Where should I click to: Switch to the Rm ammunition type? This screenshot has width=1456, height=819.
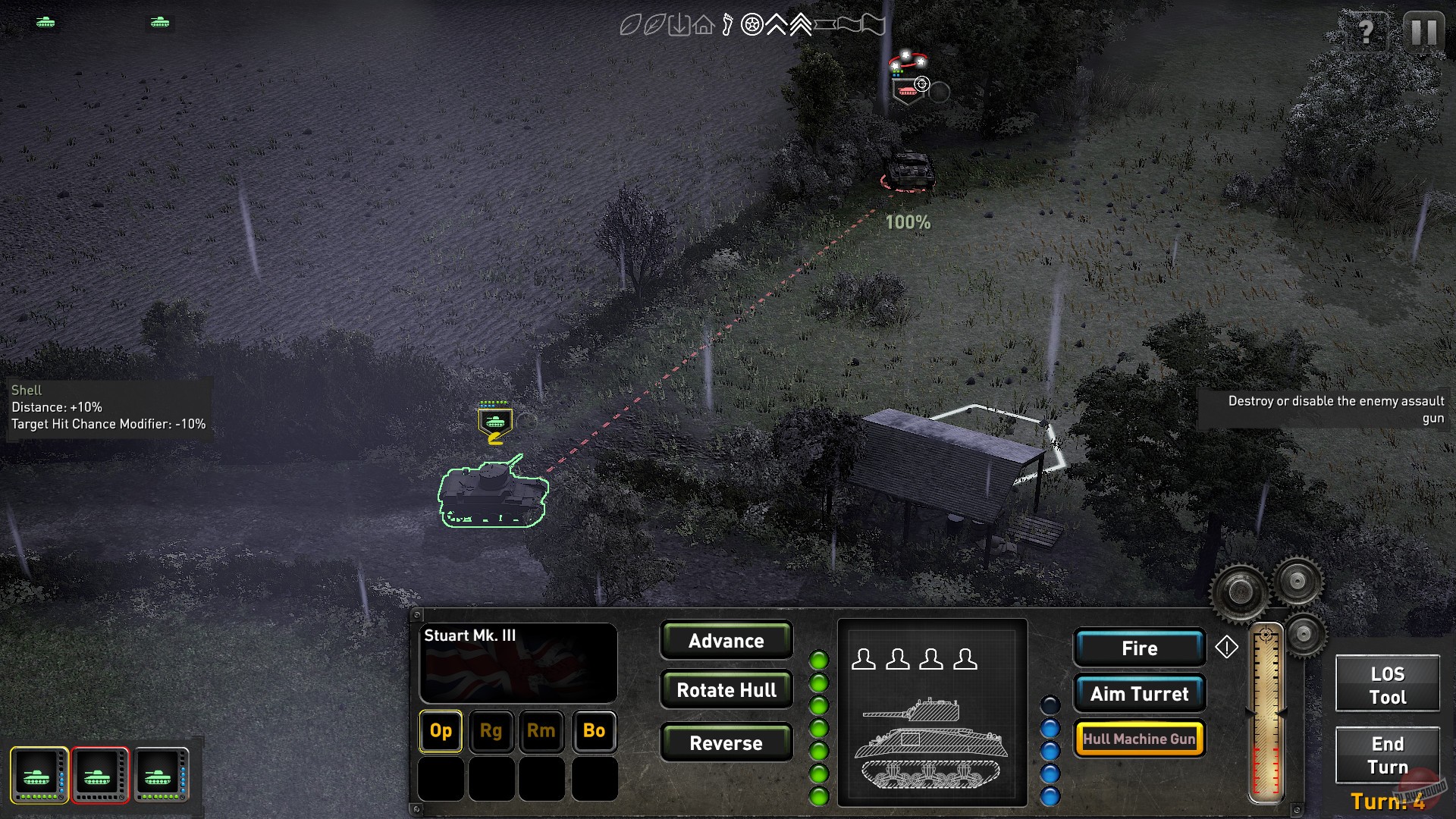(541, 731)
